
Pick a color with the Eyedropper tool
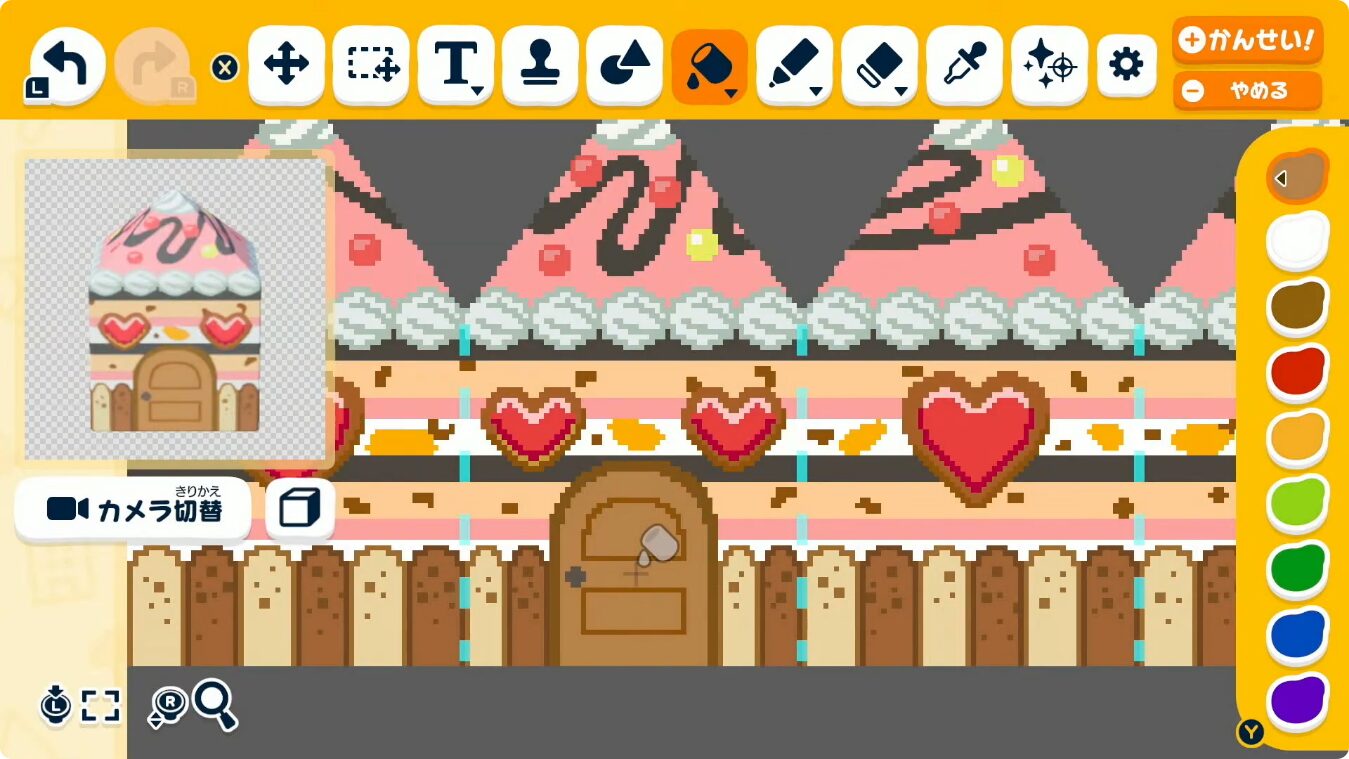(x=963, y=65)
